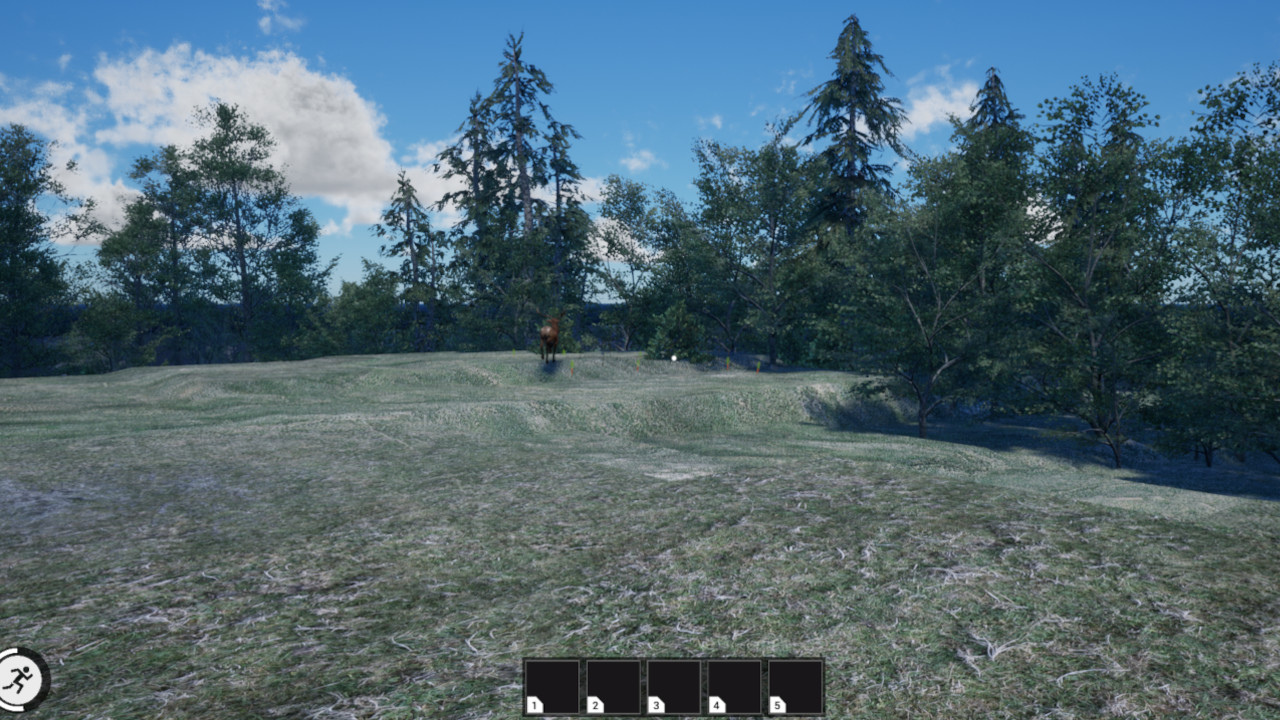1280x720 pixels.
Task: Click the number 2 badge on second slot
Action: (596, 704)
